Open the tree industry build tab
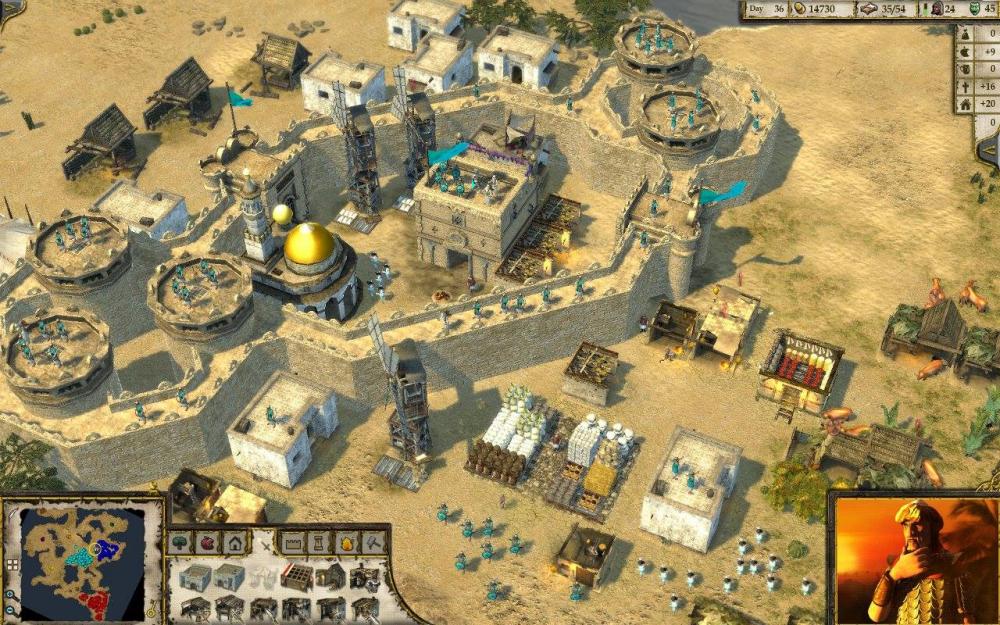1000x625 pixels. [181, 543]
